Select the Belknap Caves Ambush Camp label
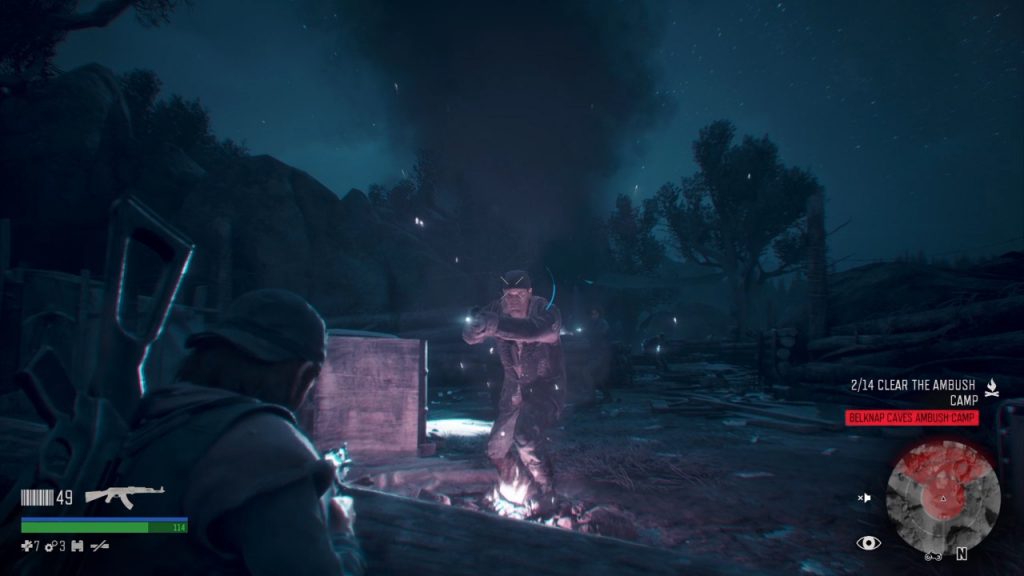Image resolution: width=1024 pixels, height=576 pixels. coord(912,418)
